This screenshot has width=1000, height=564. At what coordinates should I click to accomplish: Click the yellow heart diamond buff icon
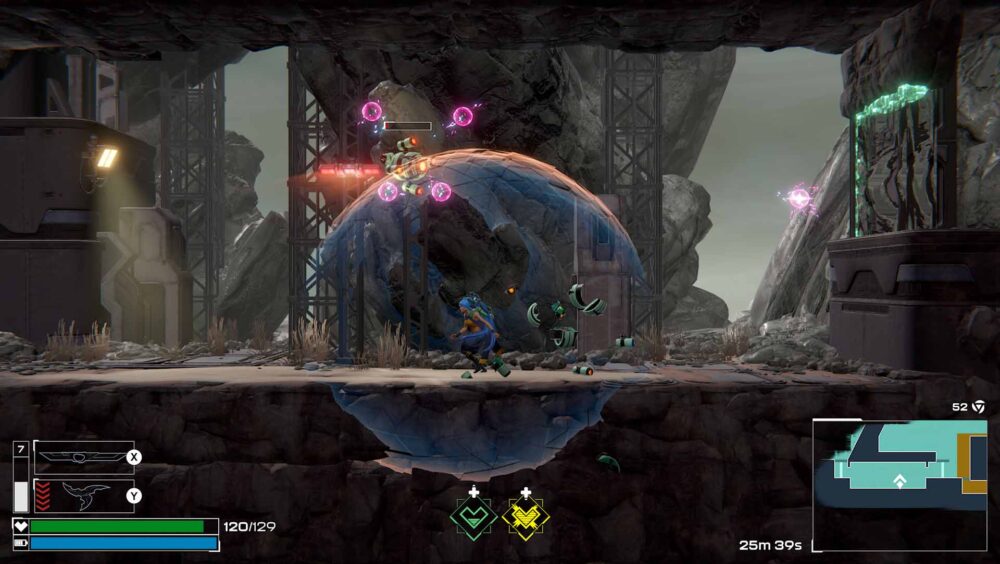[x=525, y=517]
